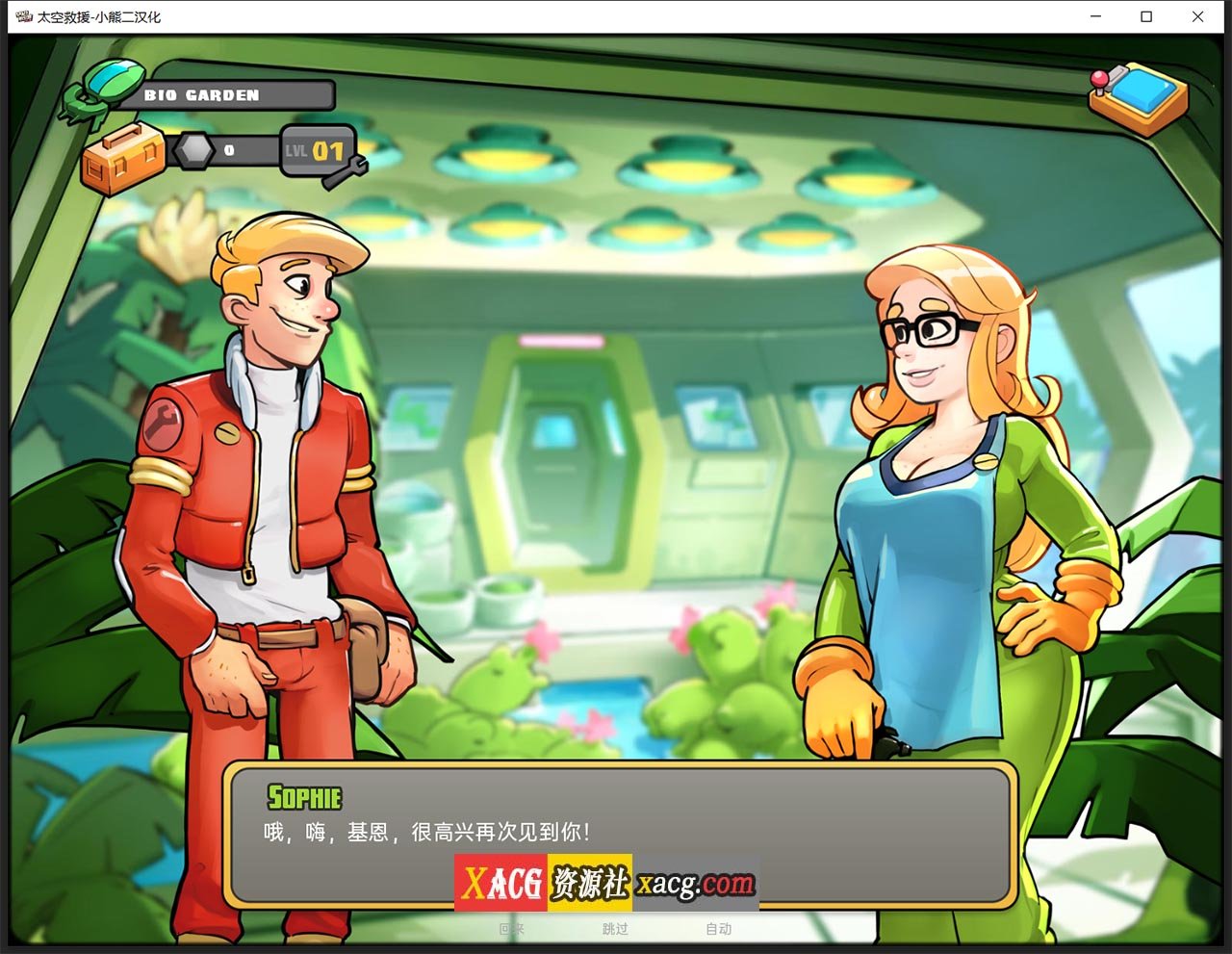Enable skip mode with the 跳过 button
The height and width of the screenshot is (954, 1232).
(x=615, y=930)
